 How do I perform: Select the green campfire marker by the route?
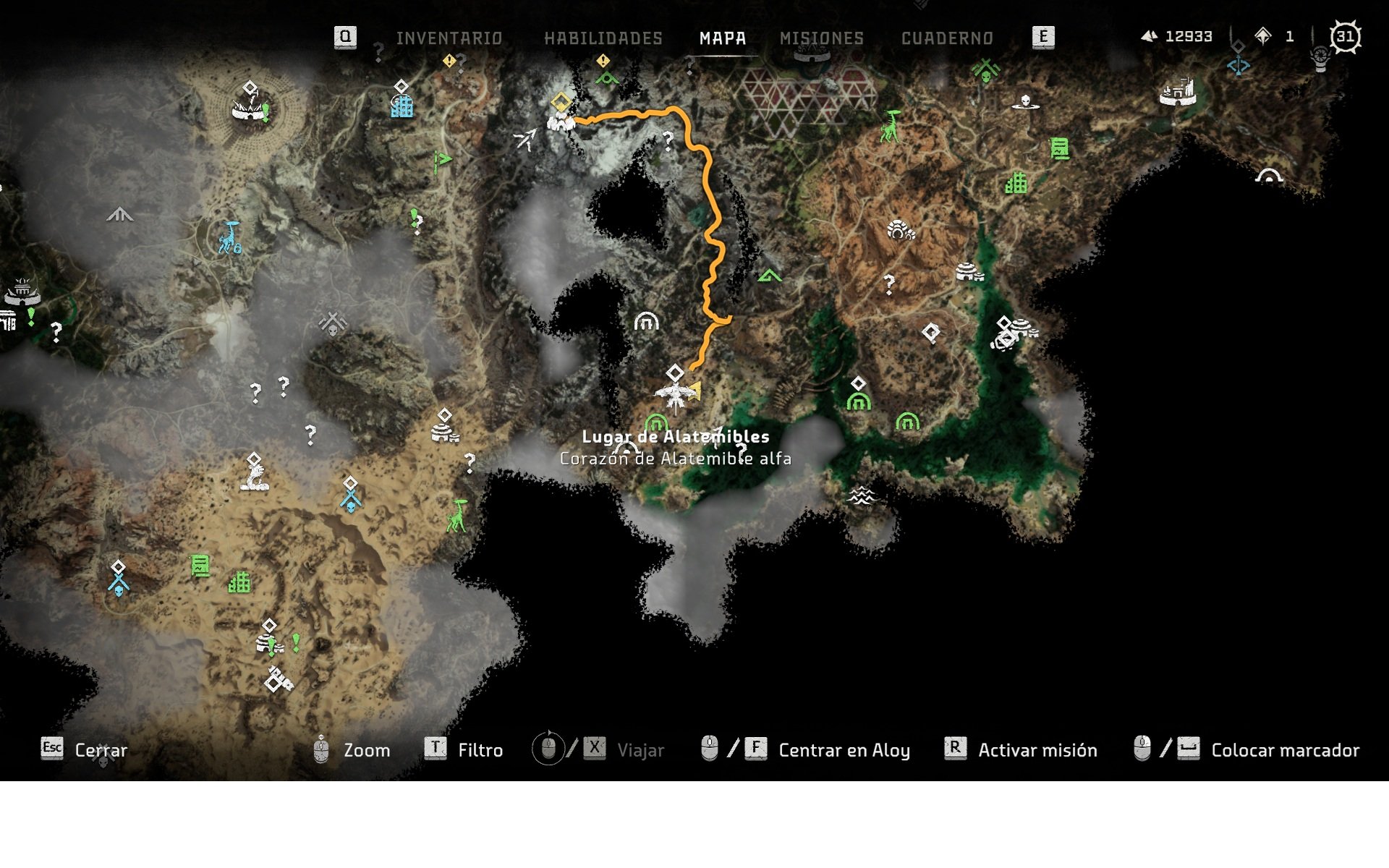[770, 276]
